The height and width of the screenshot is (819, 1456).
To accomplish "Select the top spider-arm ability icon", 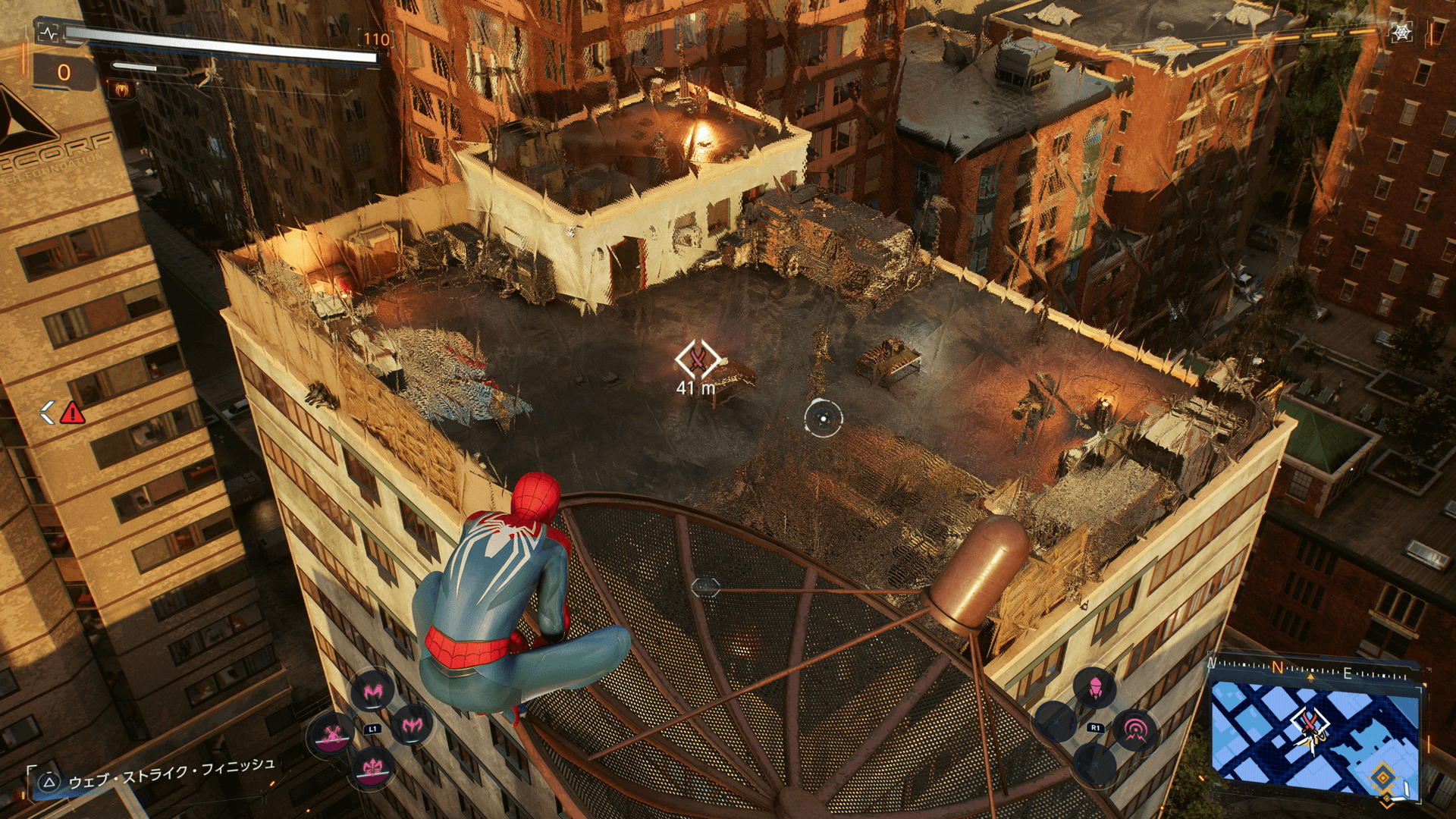I will [x=372, y=690].
